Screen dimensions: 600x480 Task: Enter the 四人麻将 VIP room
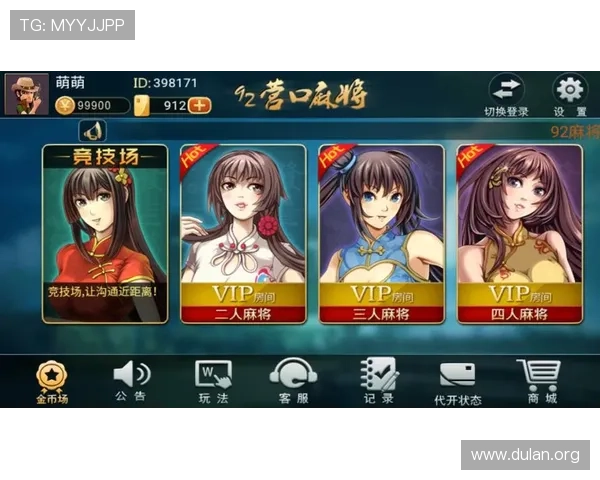point(519,234)
